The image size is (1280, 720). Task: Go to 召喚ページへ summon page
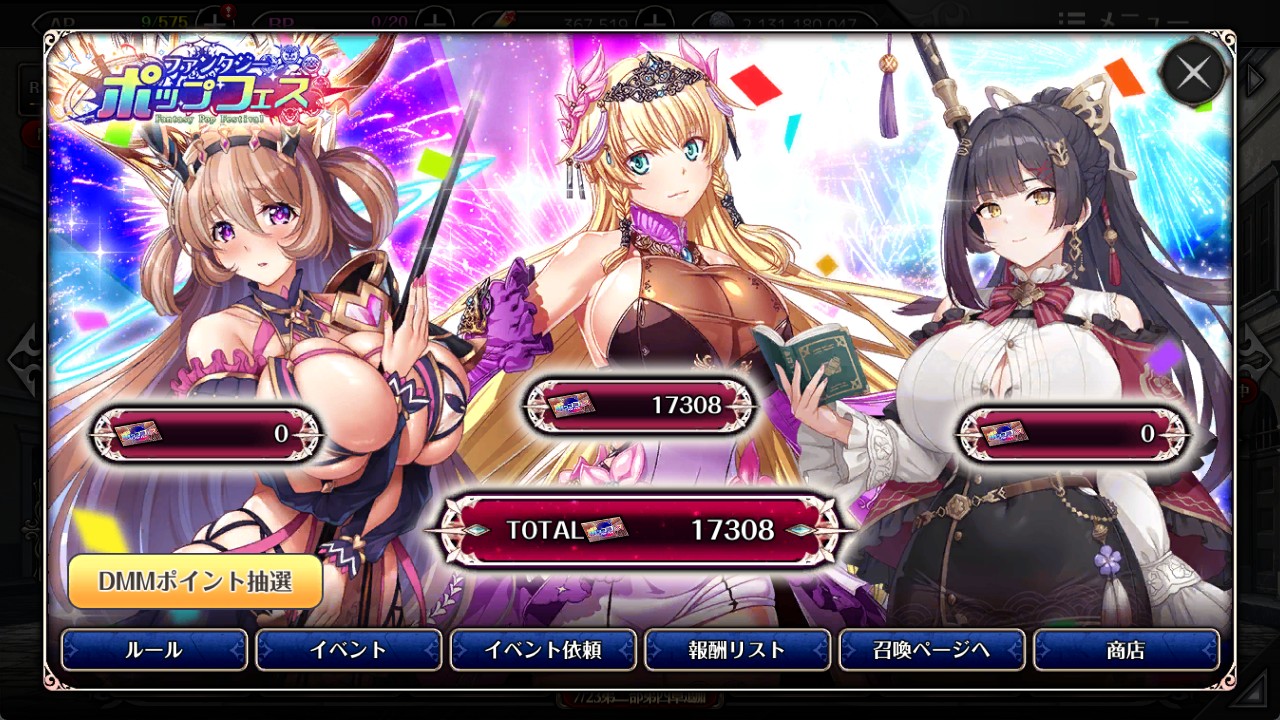pyautogui.click(x=931, y=650)
